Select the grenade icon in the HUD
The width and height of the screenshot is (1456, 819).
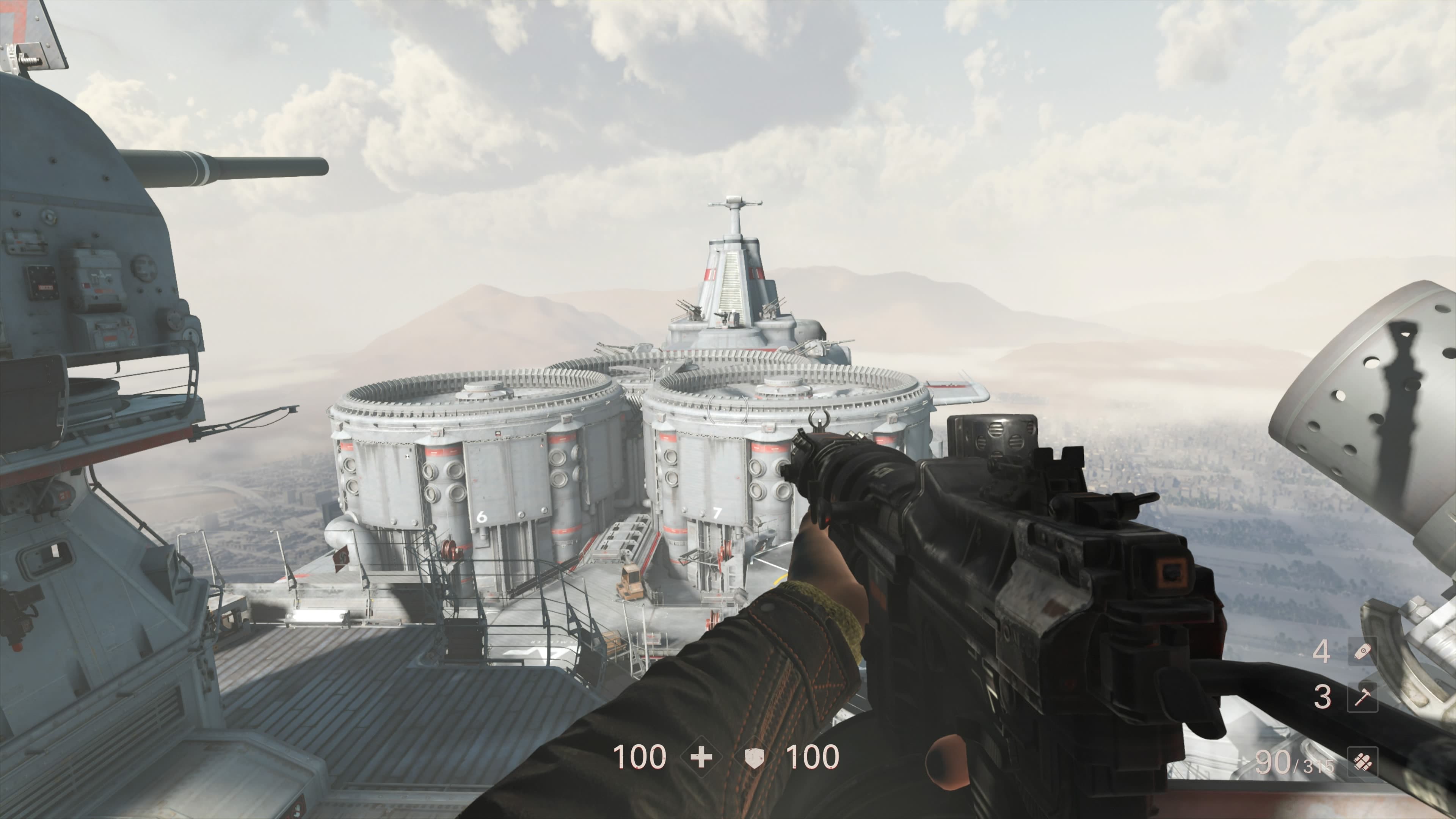point(1362,652)
